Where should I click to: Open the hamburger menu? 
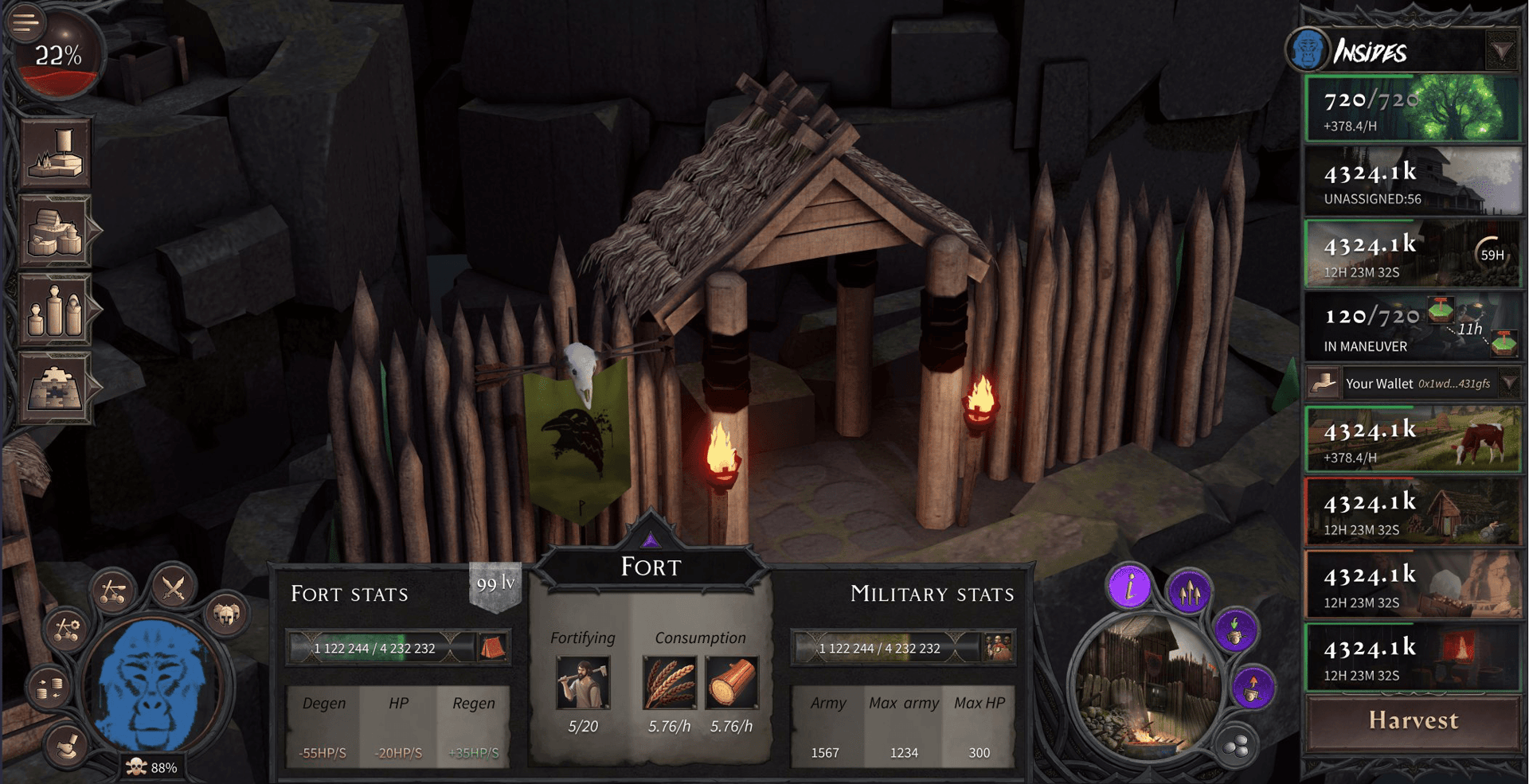point(24,21)
